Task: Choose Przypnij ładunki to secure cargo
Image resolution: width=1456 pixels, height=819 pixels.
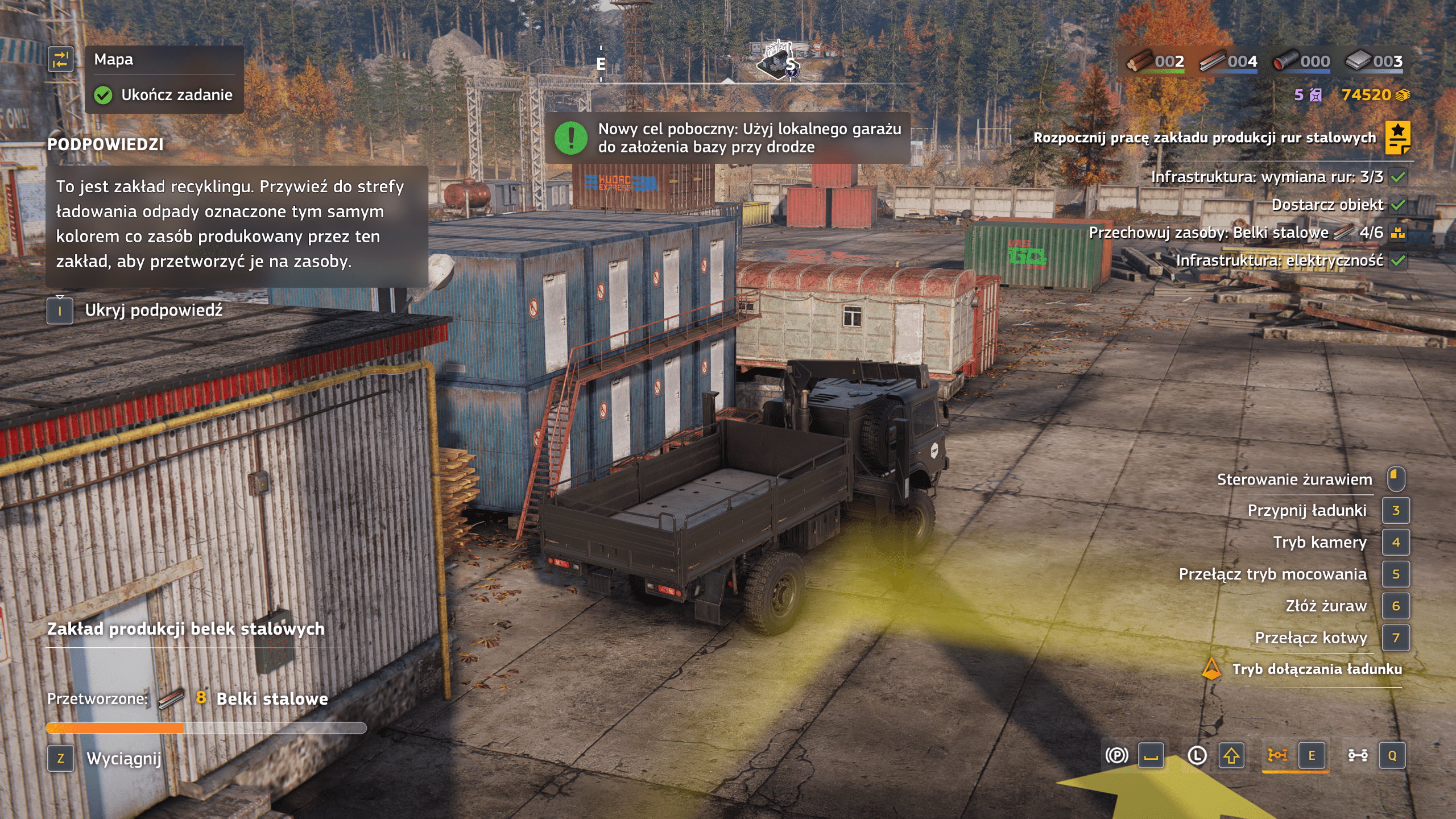Action: tap(1306, 511)
